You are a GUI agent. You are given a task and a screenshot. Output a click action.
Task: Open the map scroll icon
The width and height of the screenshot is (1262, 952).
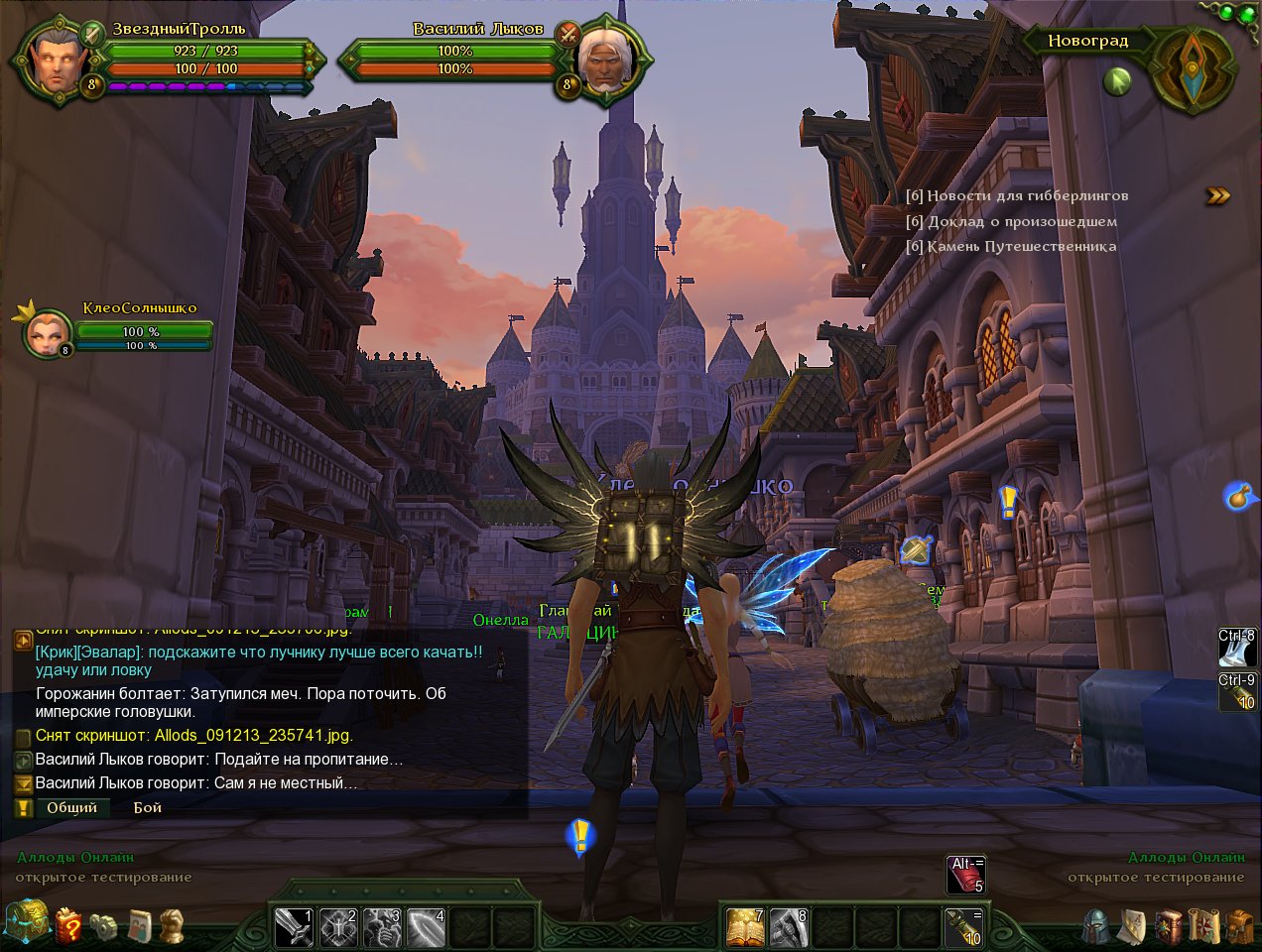1202,926
